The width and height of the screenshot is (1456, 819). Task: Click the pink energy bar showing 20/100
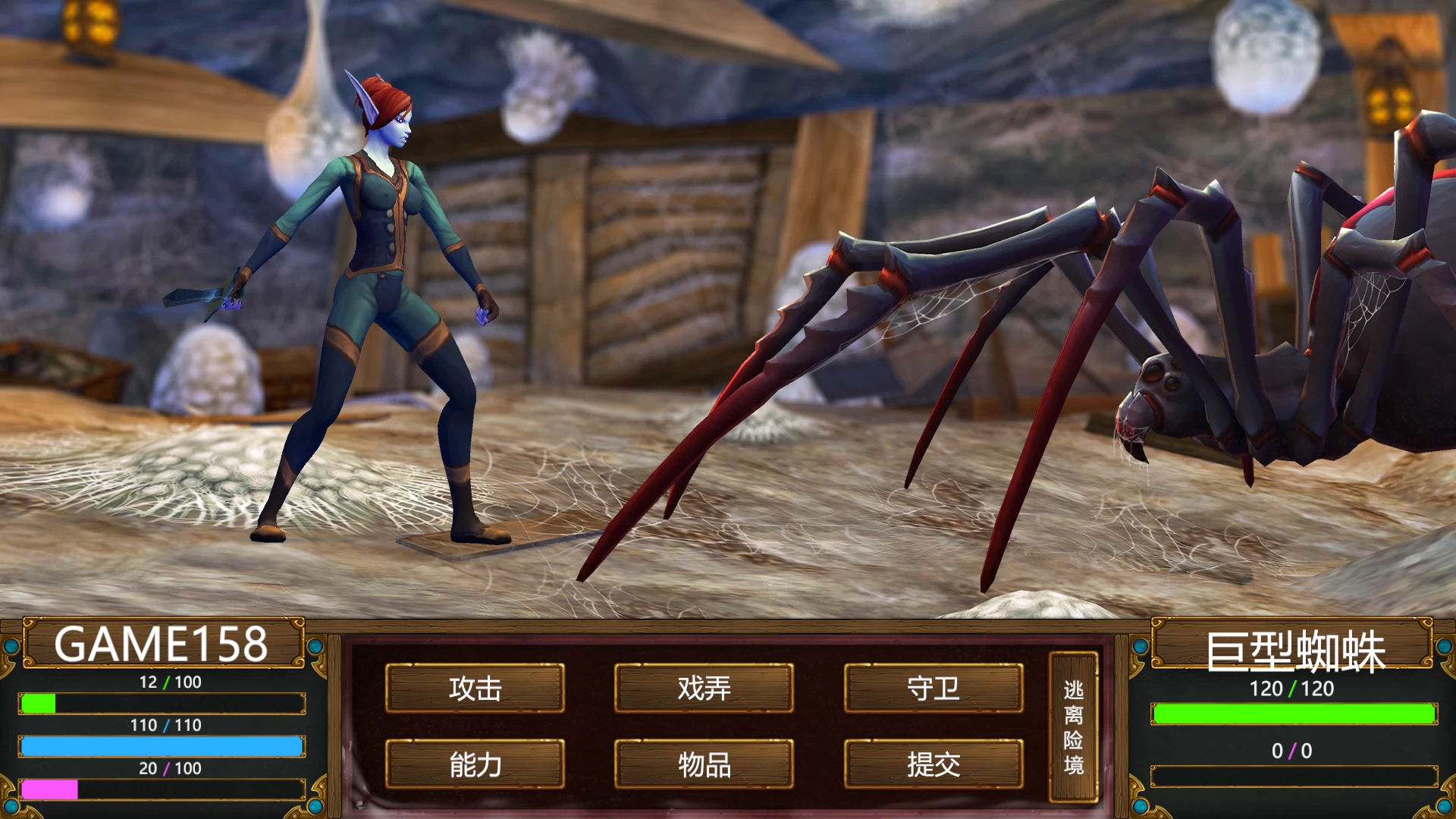click(x=162, y=789)
